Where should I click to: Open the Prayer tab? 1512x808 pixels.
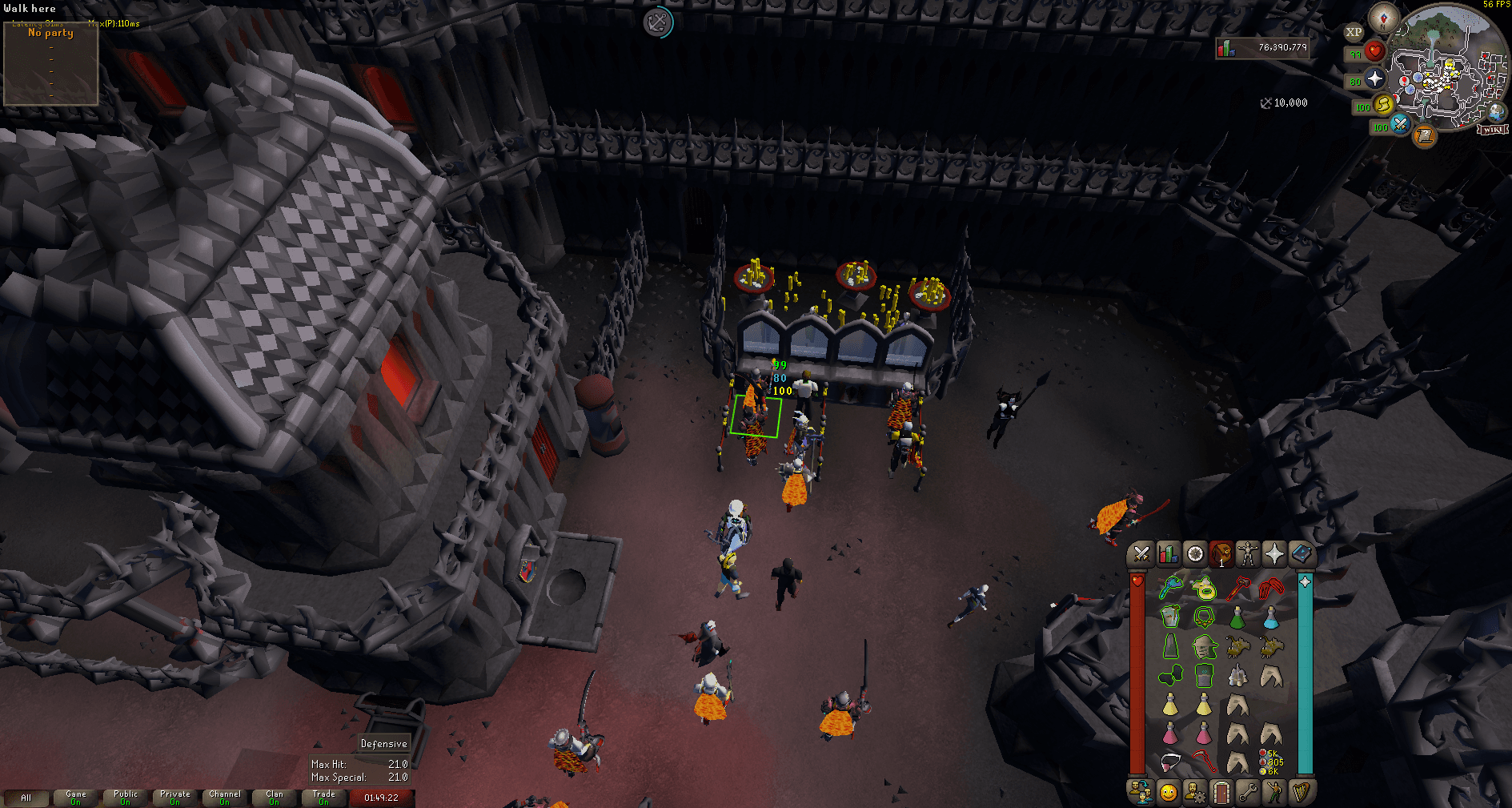click(x=1274, y=552)
